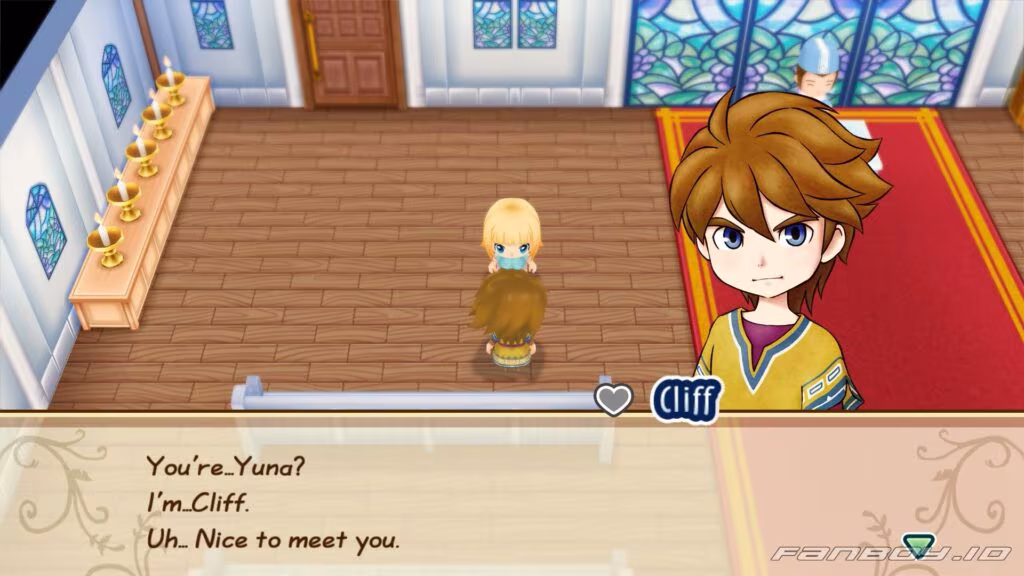Click the gray heart affection icon

614,399
